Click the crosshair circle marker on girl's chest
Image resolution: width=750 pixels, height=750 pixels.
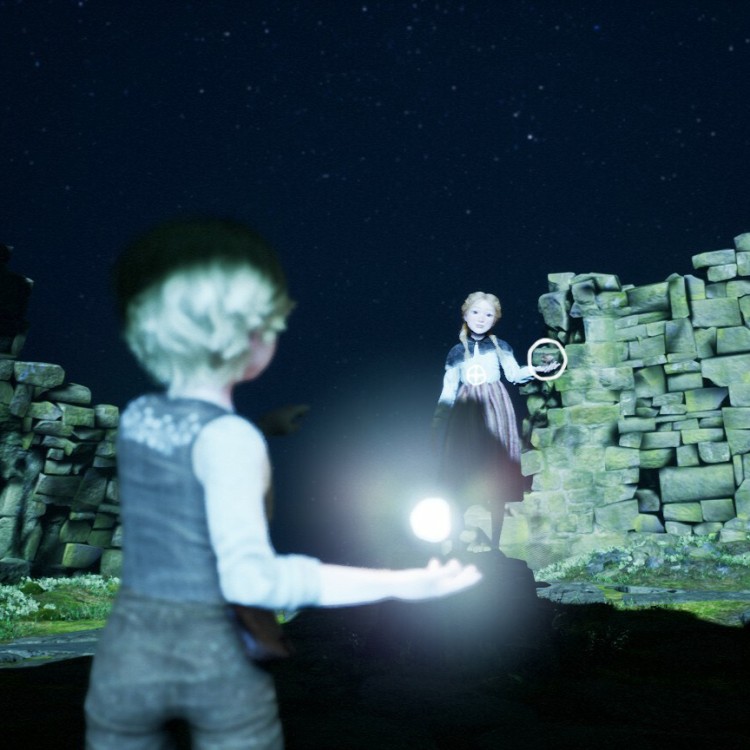(x=477, y=375)
